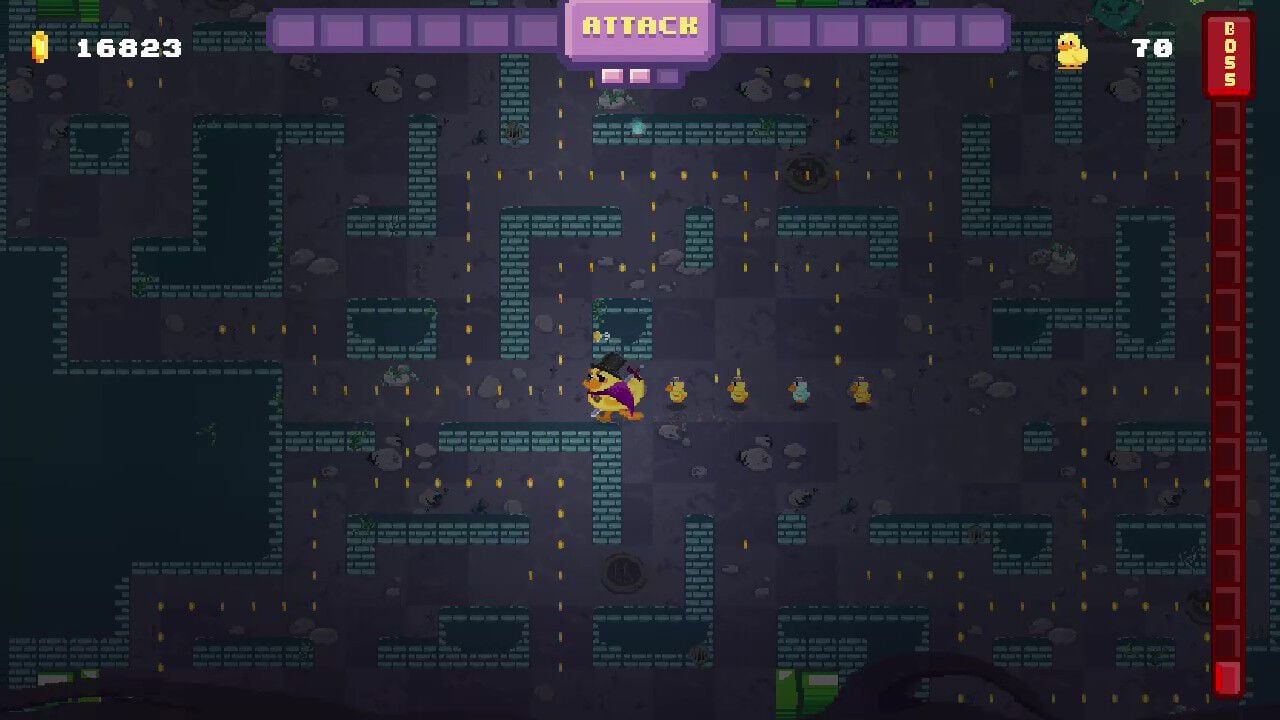The width and height of the screenshot is (1280, 720).
Task: Click the red BOSS progress bar on the right
Action: point(1224,400)
